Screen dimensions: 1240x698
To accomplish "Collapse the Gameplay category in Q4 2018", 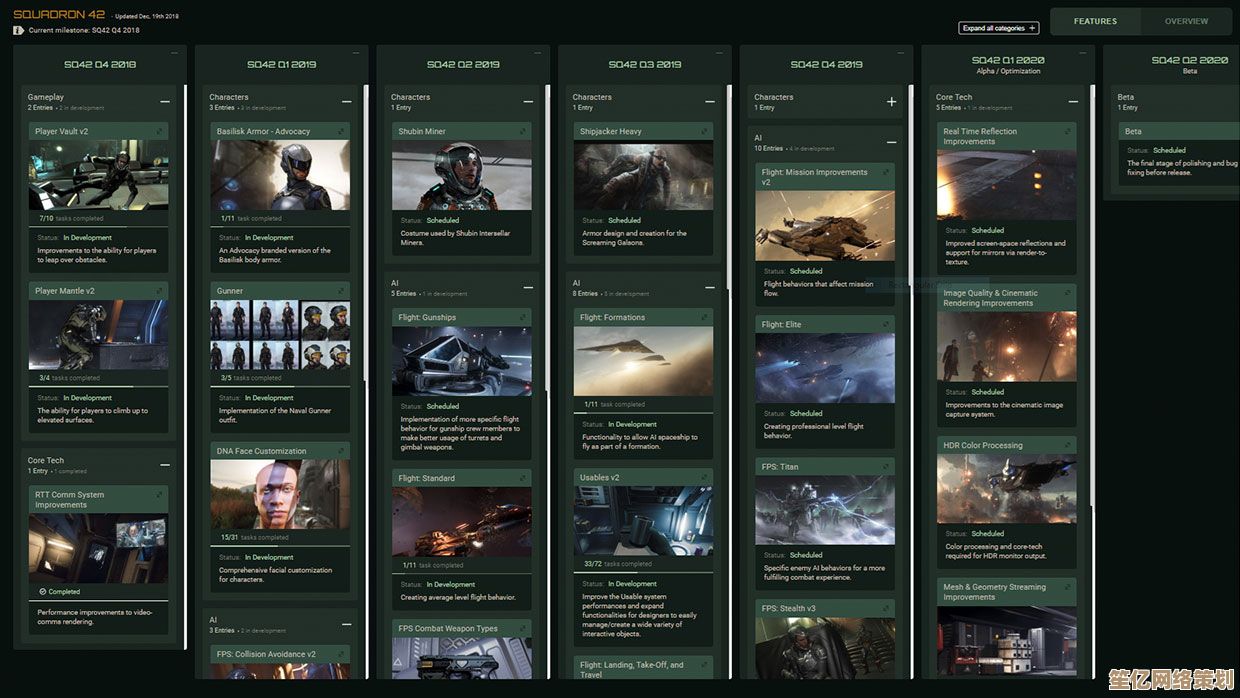I will (165, 101).
